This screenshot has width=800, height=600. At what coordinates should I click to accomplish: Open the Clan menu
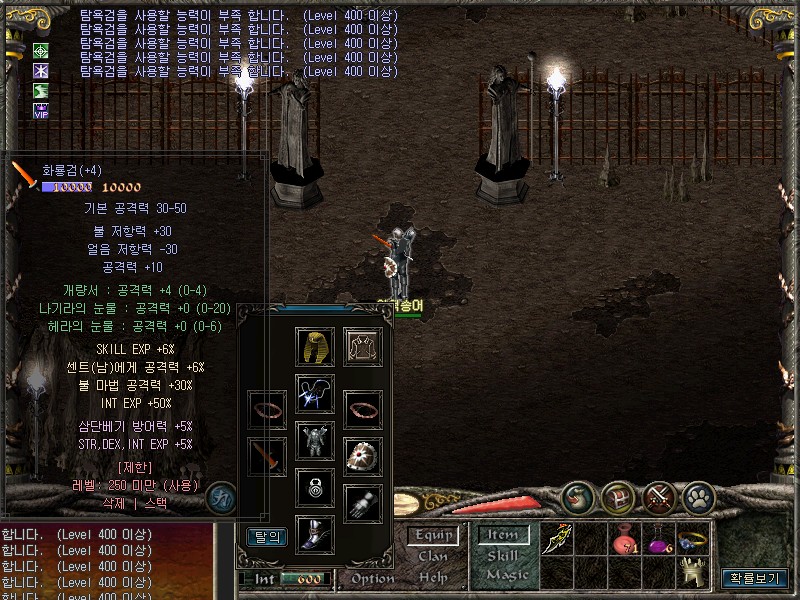[433, 556]
